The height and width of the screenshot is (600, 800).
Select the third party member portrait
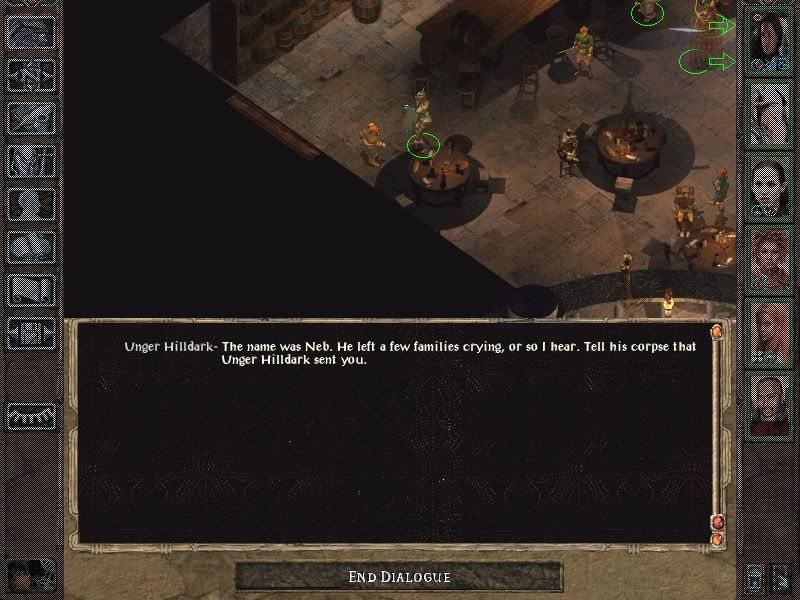(770, 187)
